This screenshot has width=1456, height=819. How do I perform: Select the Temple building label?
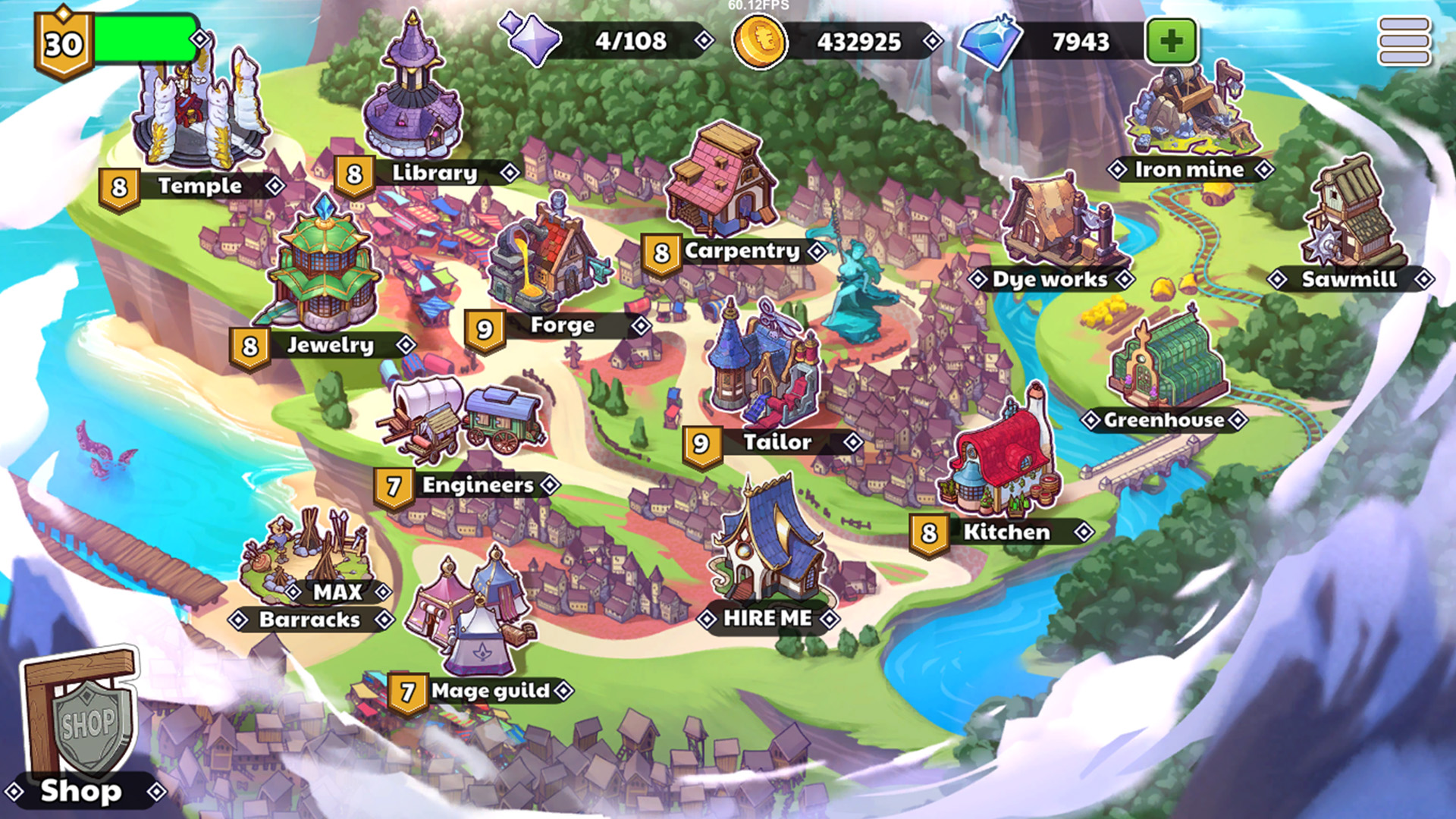coord(199,186)
